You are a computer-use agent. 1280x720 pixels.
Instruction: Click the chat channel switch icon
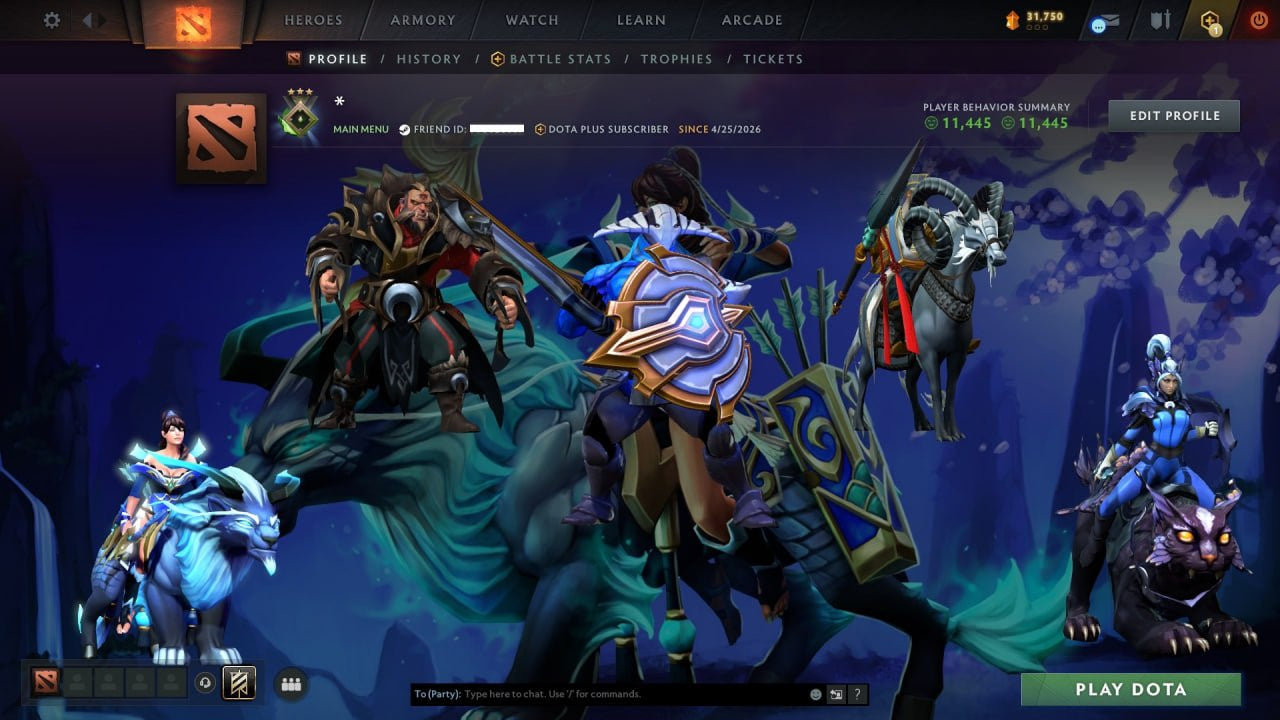click(x=834, y=693)
